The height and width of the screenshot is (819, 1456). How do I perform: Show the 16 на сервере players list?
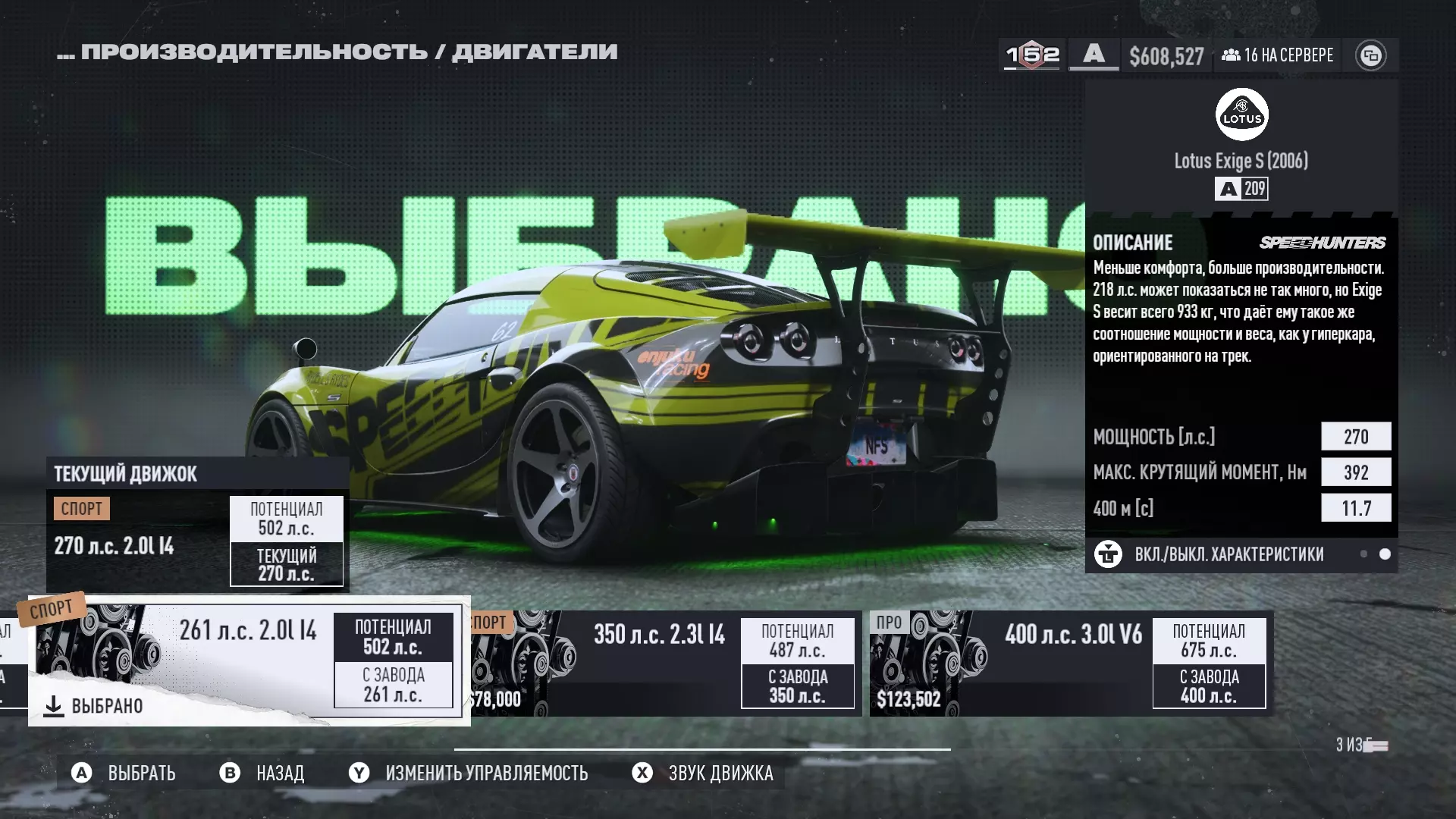pyautogui.click(x=1278, y=55)
